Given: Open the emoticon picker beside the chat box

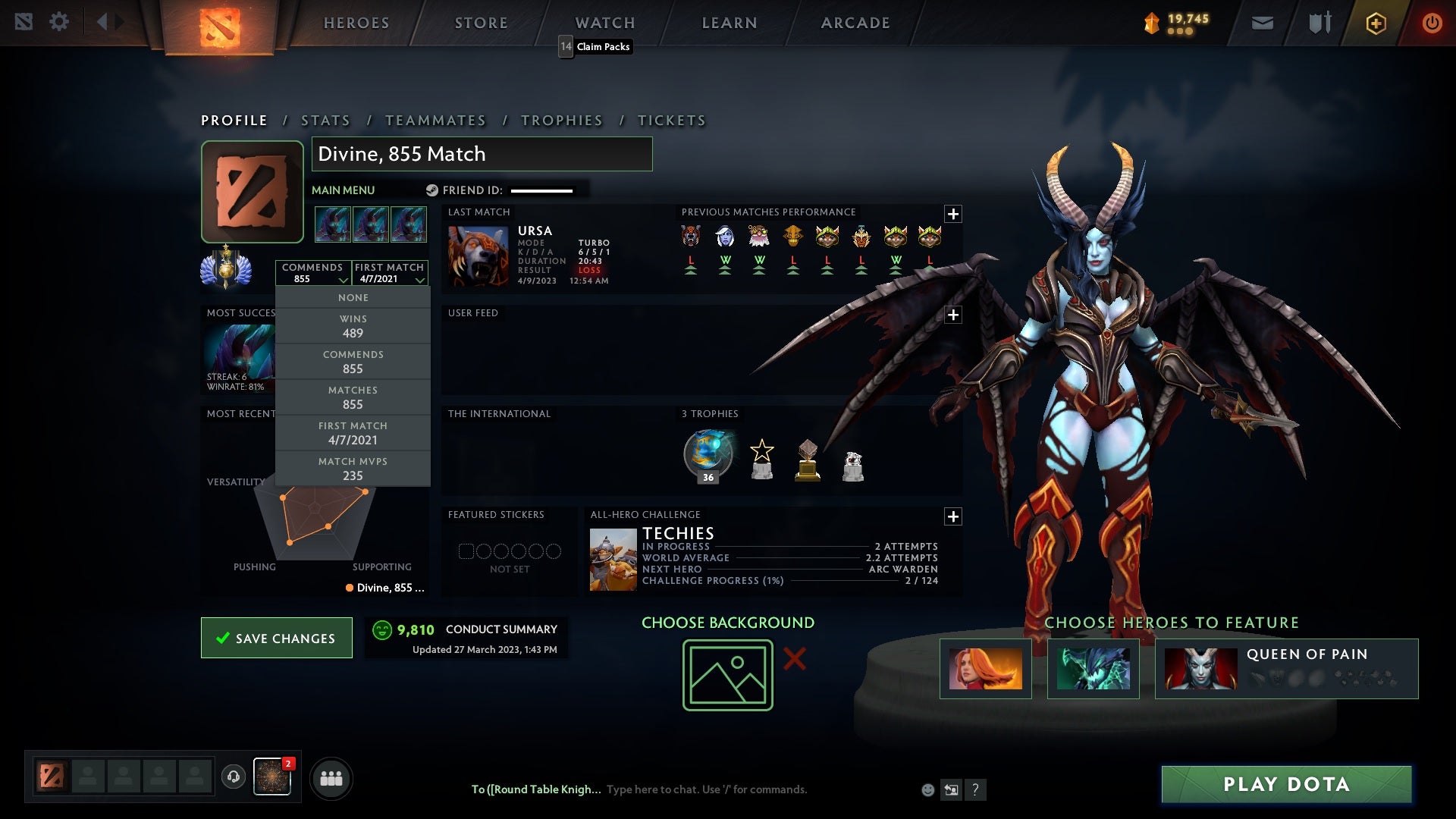Looking at the screenshot, I should 927,789.
